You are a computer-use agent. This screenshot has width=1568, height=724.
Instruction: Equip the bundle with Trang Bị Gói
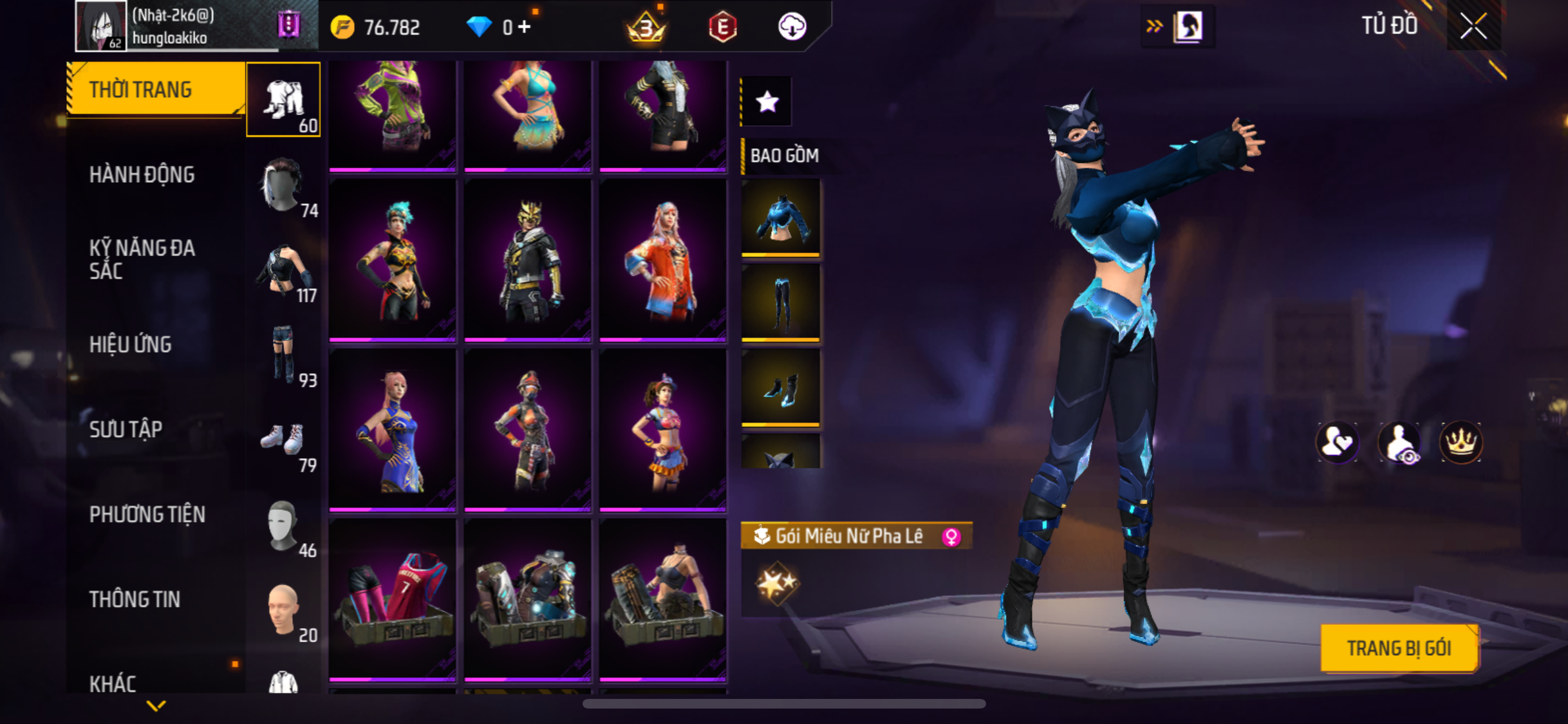(x=1399, y=648)
